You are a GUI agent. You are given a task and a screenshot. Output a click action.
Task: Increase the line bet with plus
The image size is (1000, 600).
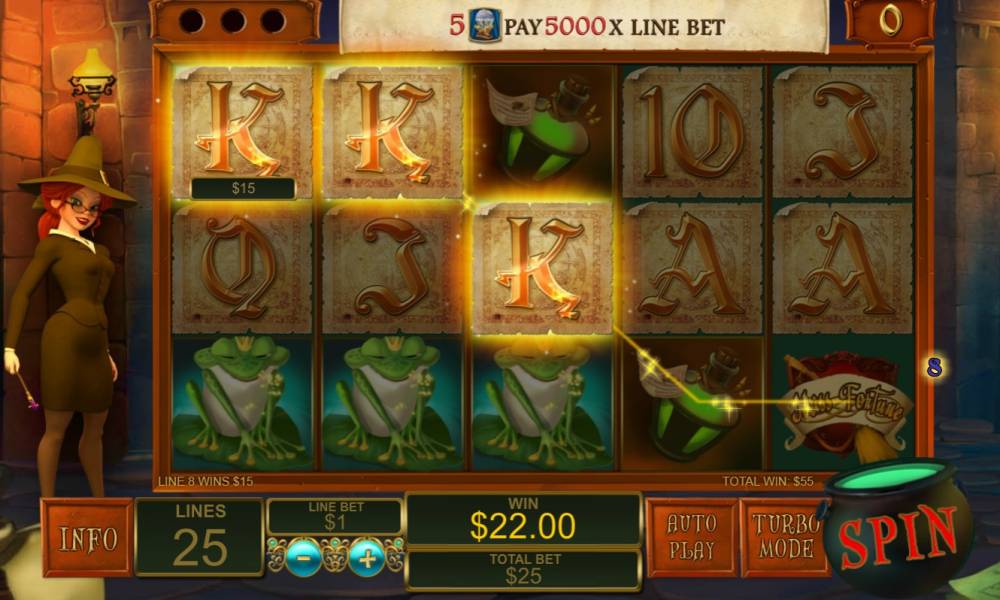(x=367, y=557)
